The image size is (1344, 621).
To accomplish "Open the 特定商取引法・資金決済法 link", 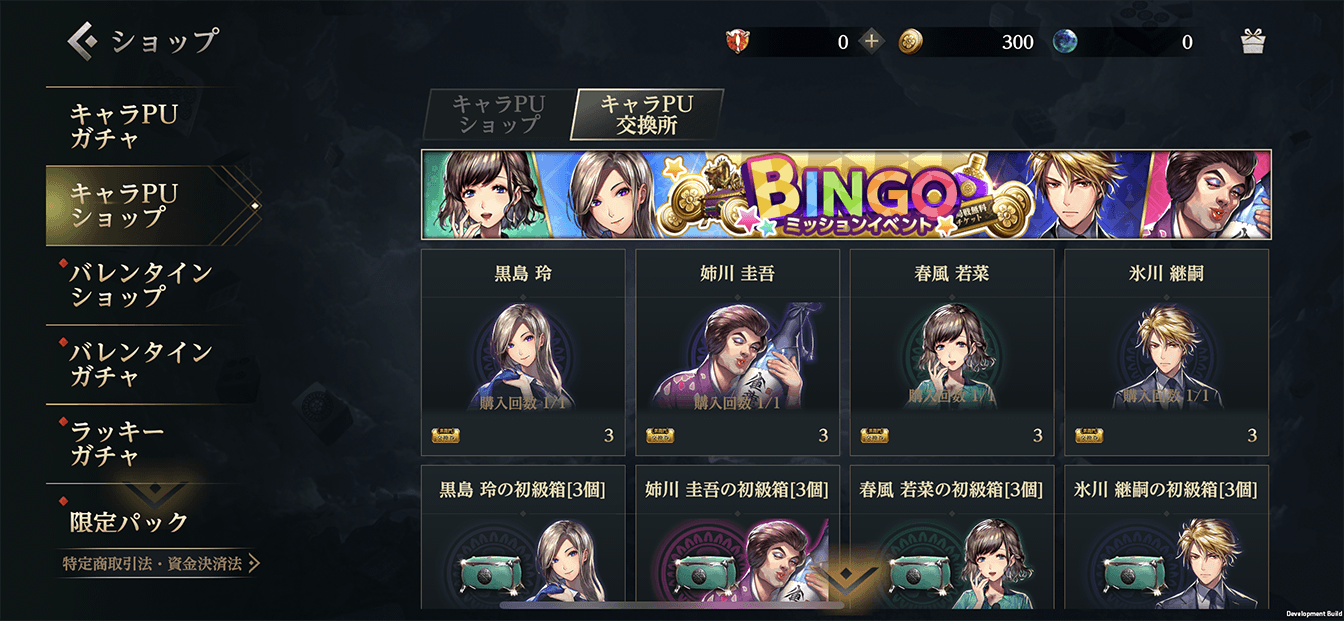I will click(160, 564).
